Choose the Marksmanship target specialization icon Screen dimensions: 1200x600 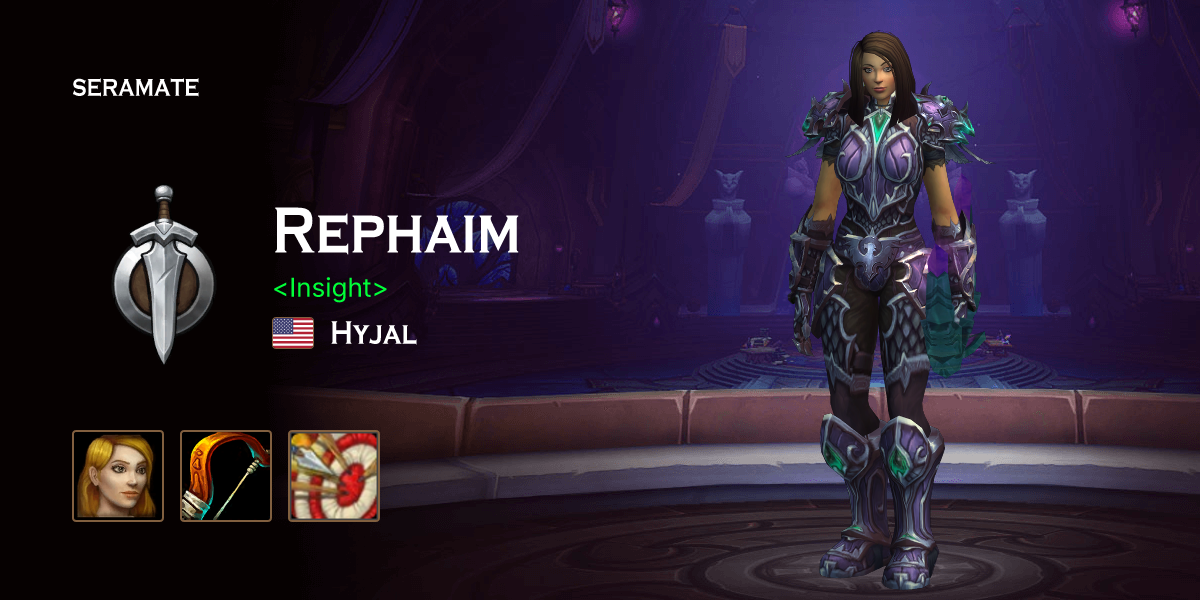pyautogui.click(x=334, y=476)
